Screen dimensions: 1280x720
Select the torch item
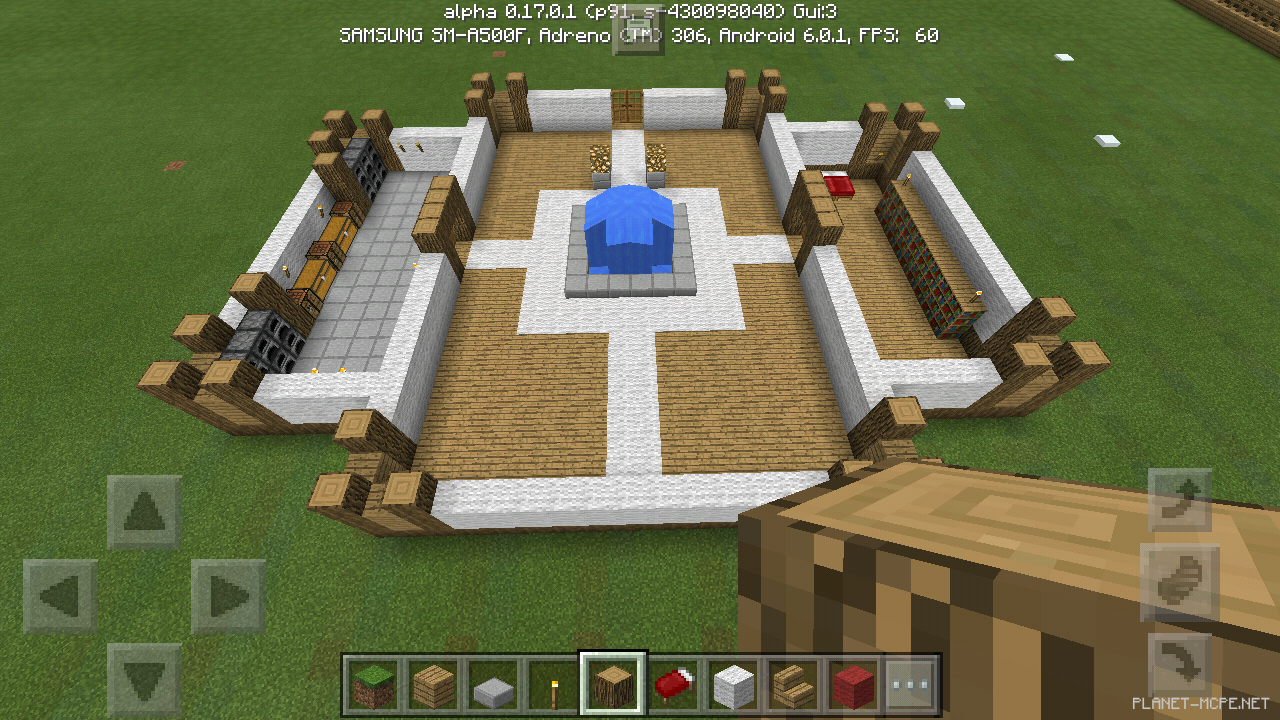tap(552, 686)
